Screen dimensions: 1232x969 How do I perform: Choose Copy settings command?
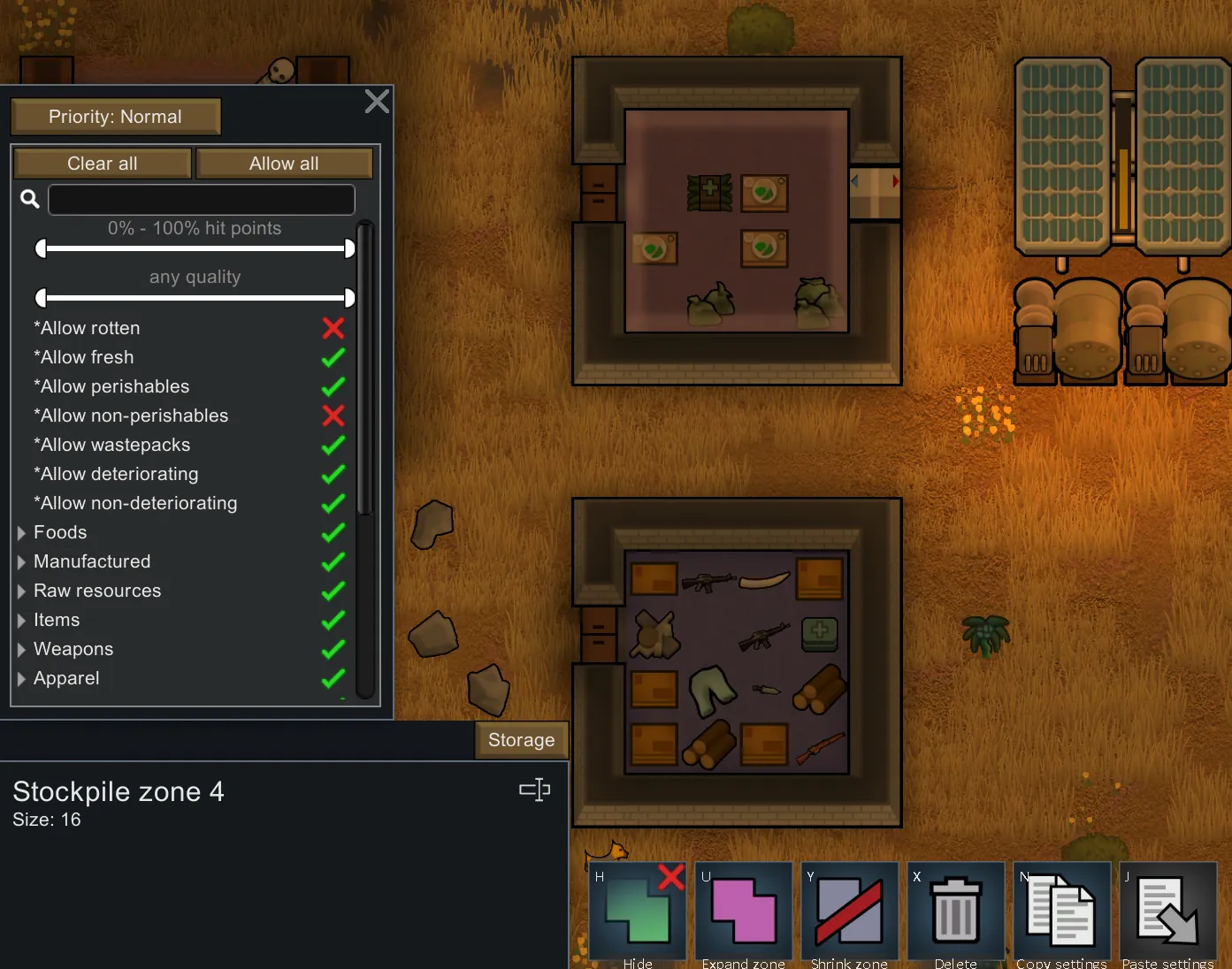pos(1061,911)
